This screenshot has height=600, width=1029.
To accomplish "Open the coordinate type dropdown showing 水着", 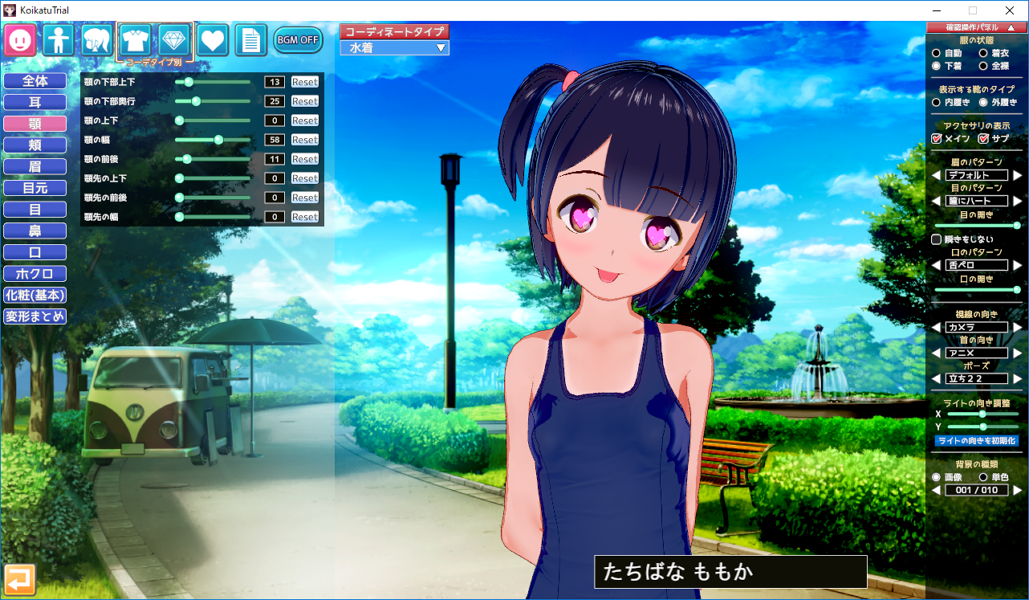I will pos(395,48).
